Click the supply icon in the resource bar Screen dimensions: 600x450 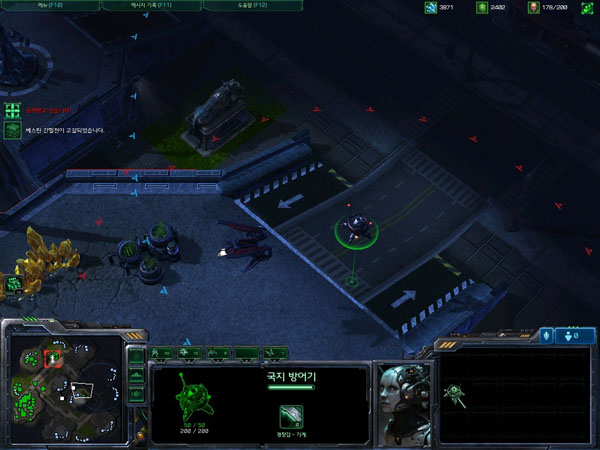click(x=534, y=8)
